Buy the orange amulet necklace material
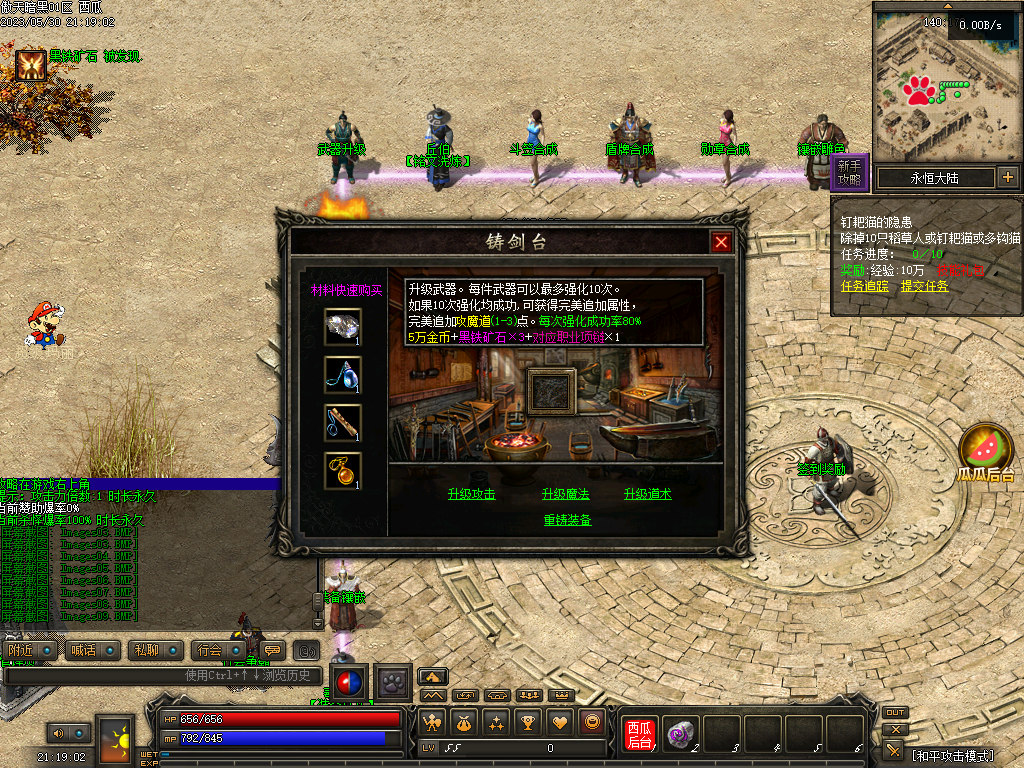The width and height of the screenshot is (1024, 768). point(342,471)
